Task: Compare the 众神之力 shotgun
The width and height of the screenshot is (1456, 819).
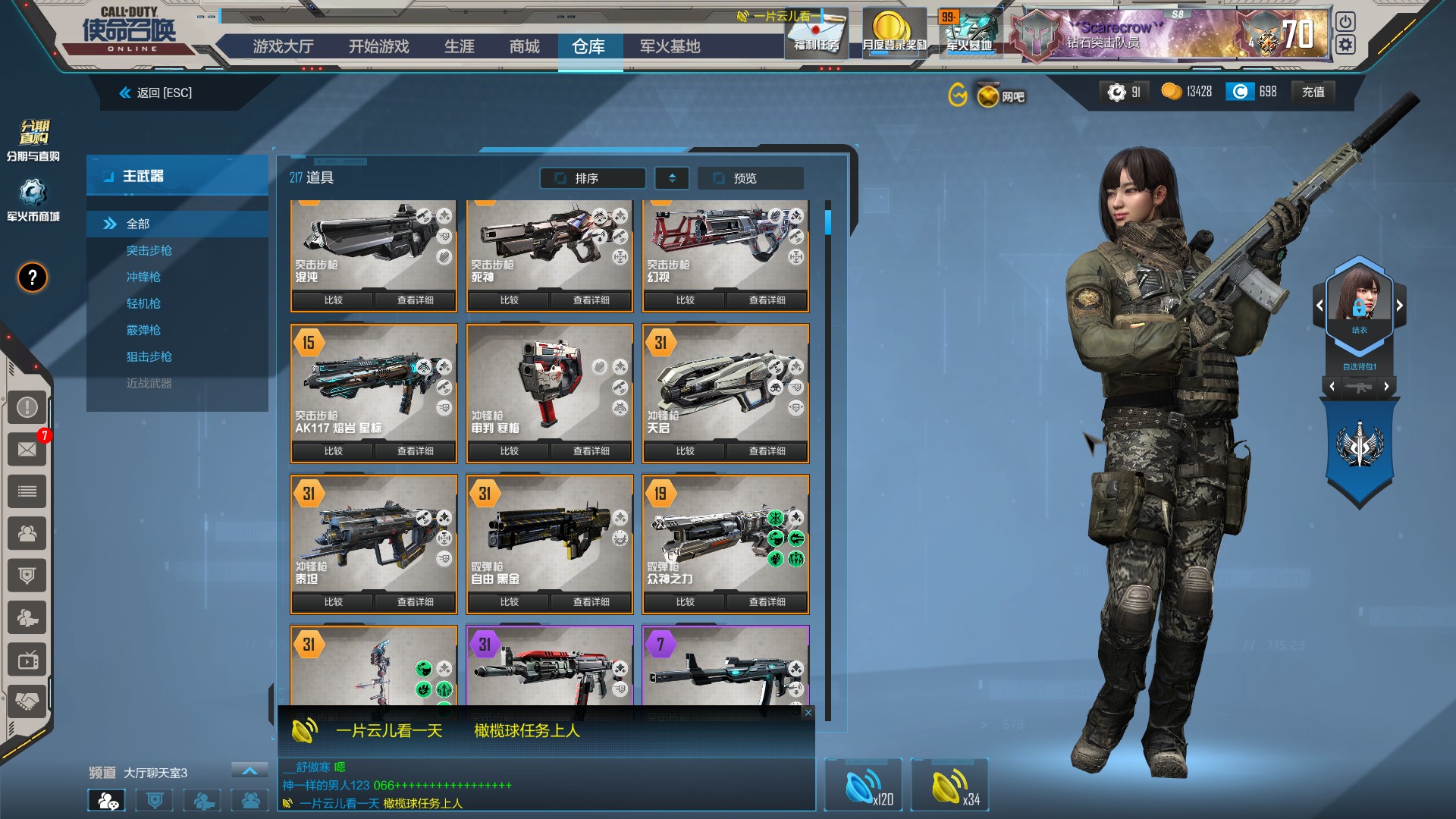Action: click(x=685, y=601)
